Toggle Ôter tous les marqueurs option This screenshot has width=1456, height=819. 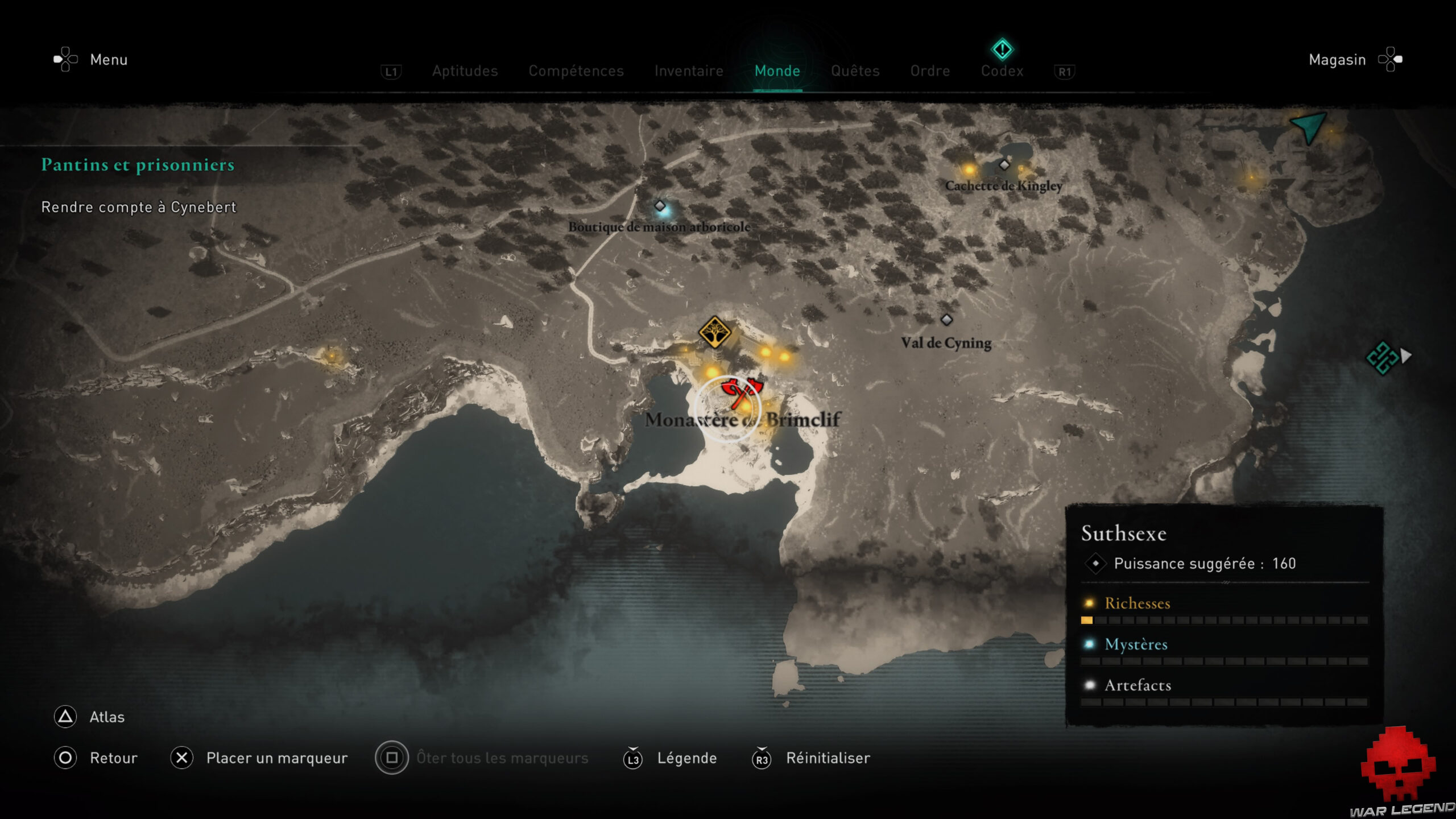tap(500, 758)
